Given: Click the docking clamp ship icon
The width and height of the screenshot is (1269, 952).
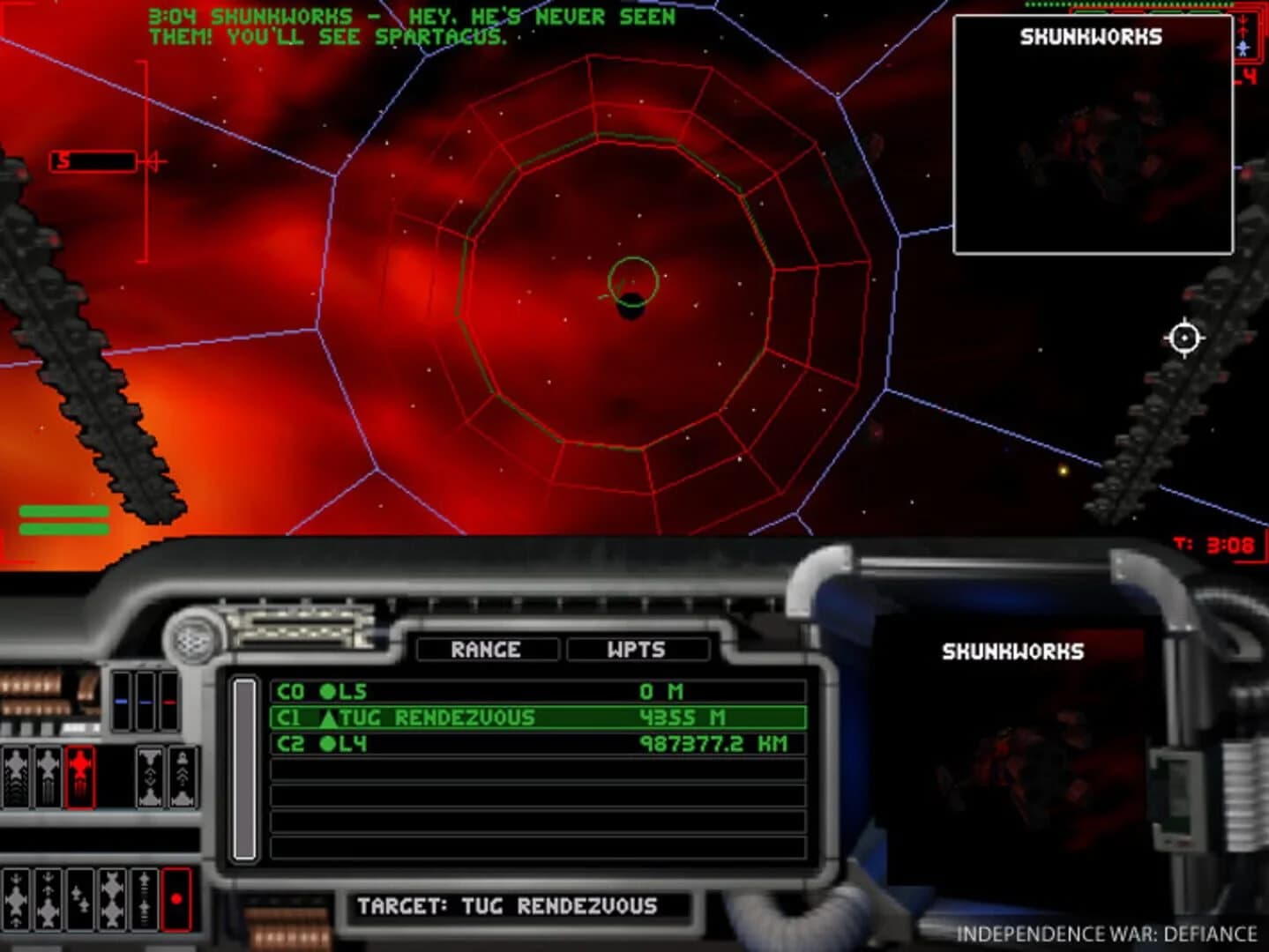Looking at the screenshot, I should click(150, 776).
